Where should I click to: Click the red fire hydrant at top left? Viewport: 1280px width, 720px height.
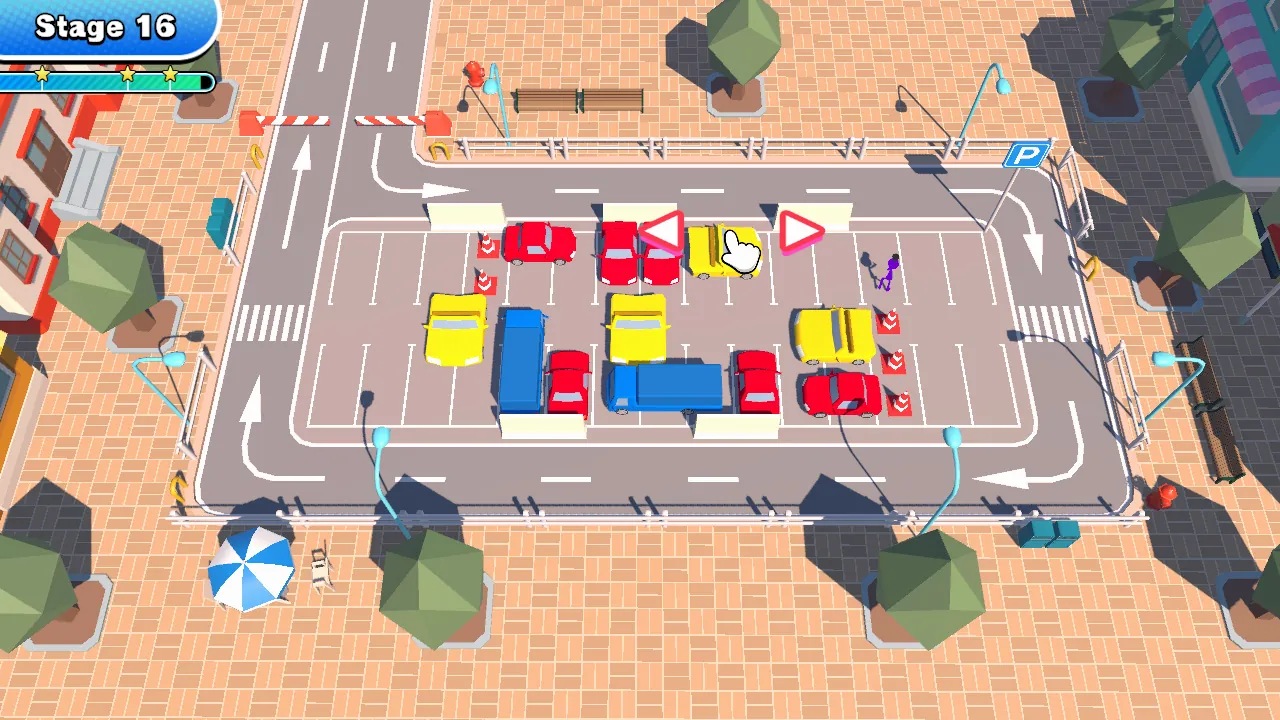(x=476, y=75)
